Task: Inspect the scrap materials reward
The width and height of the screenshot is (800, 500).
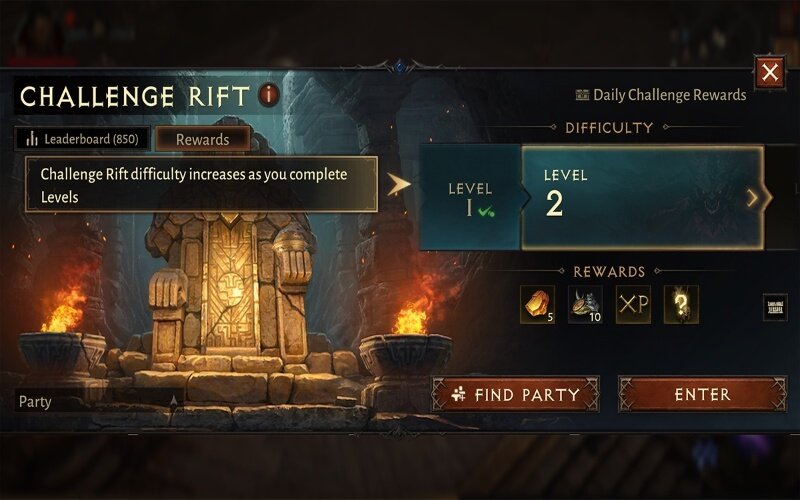Action: (585, 304)
